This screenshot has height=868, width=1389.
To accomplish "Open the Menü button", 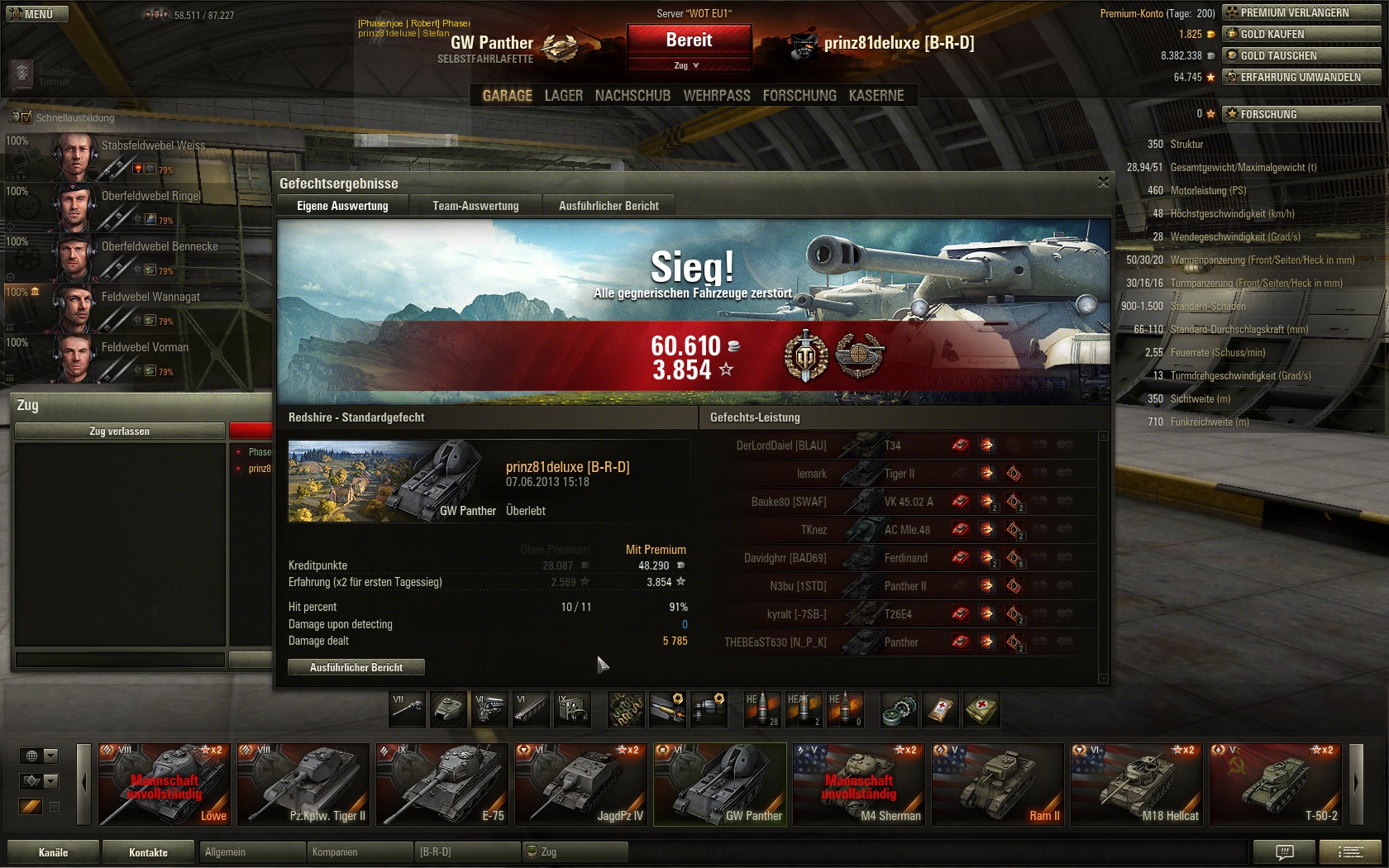I will 37,14.
